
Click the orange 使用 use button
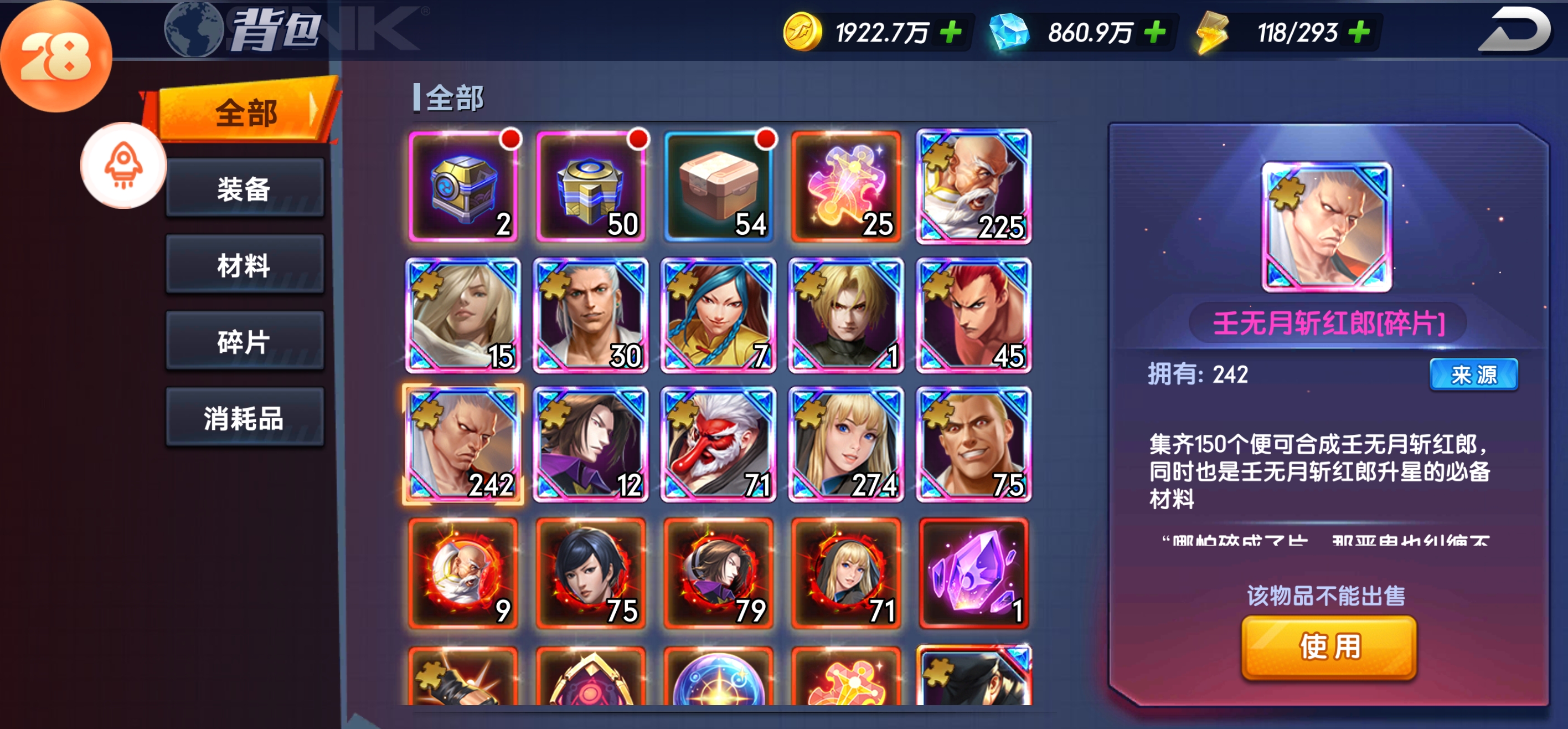click(1329, 647)
